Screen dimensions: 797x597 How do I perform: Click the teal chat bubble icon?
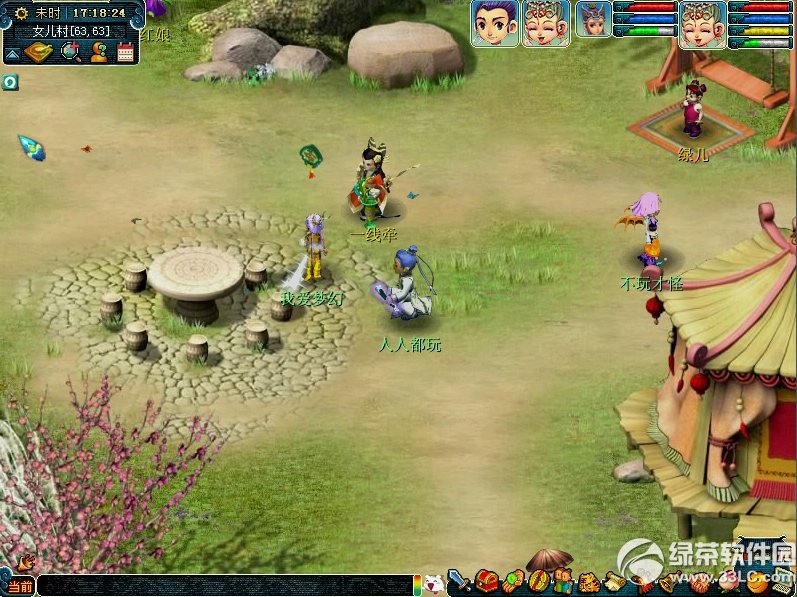[x=10, y=82]
